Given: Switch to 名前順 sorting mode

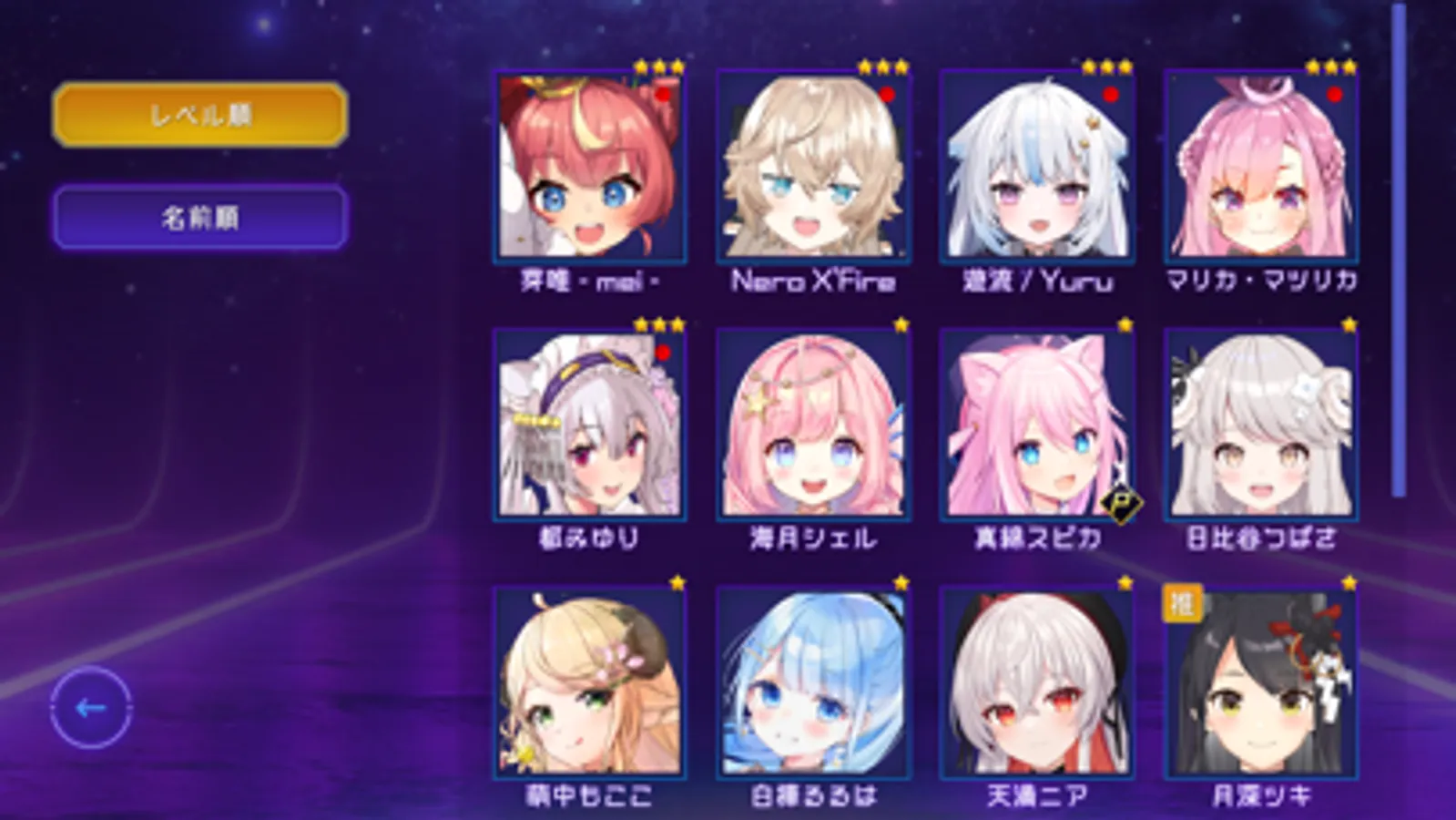Looking at the screenshot, I should click(202, 216).
